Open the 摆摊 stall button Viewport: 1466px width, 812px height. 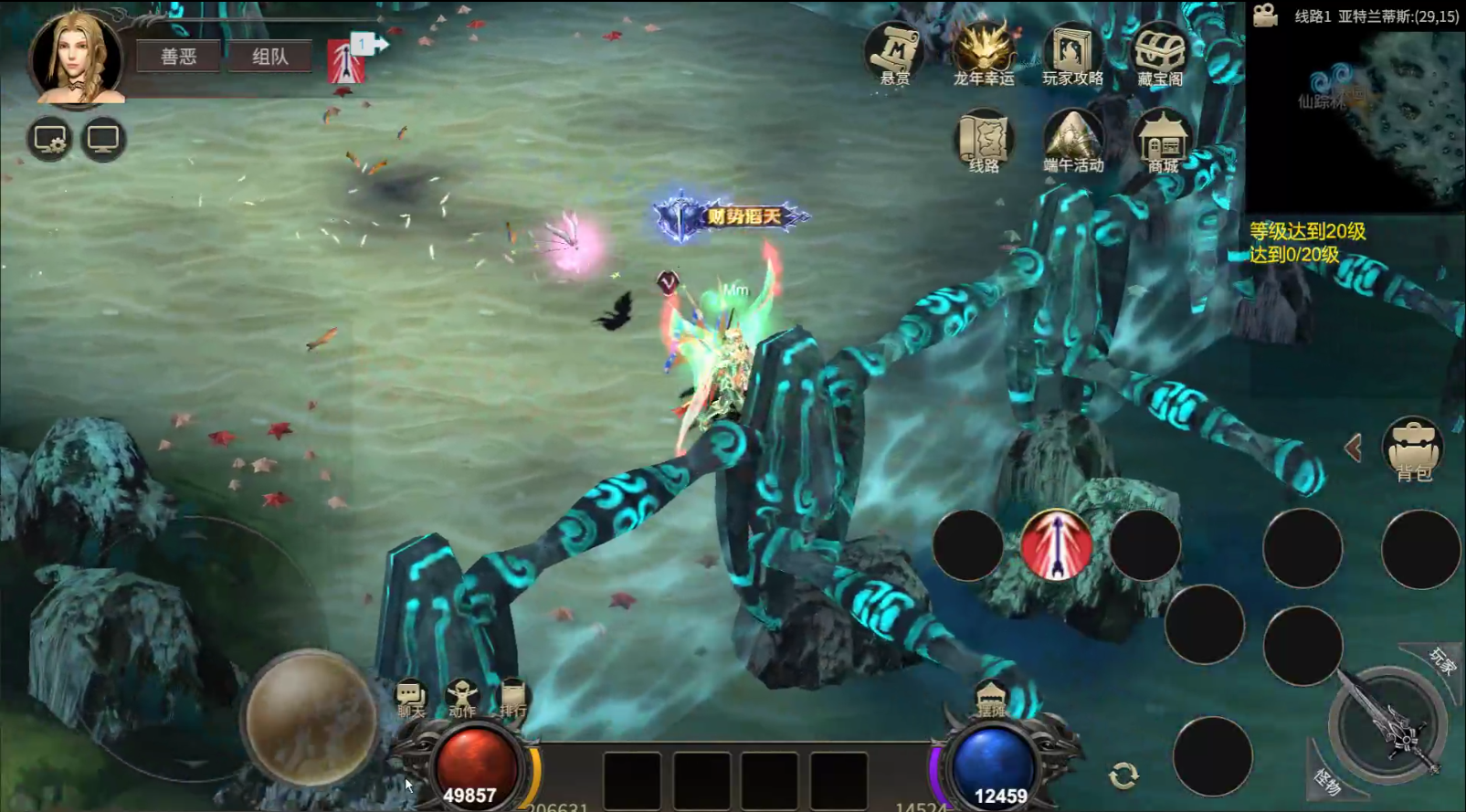991,701
